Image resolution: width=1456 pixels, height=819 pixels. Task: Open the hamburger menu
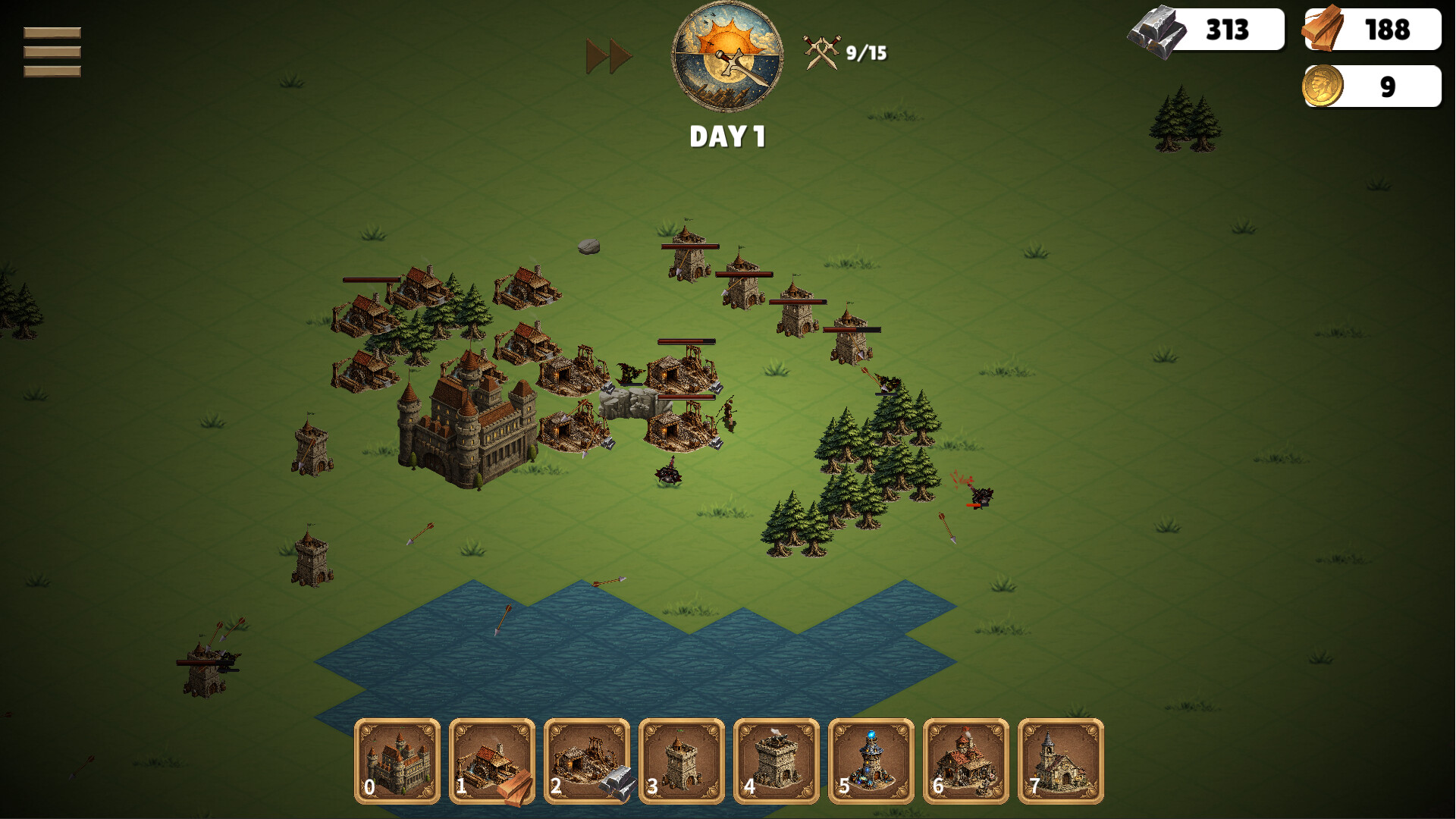(51, 51)
